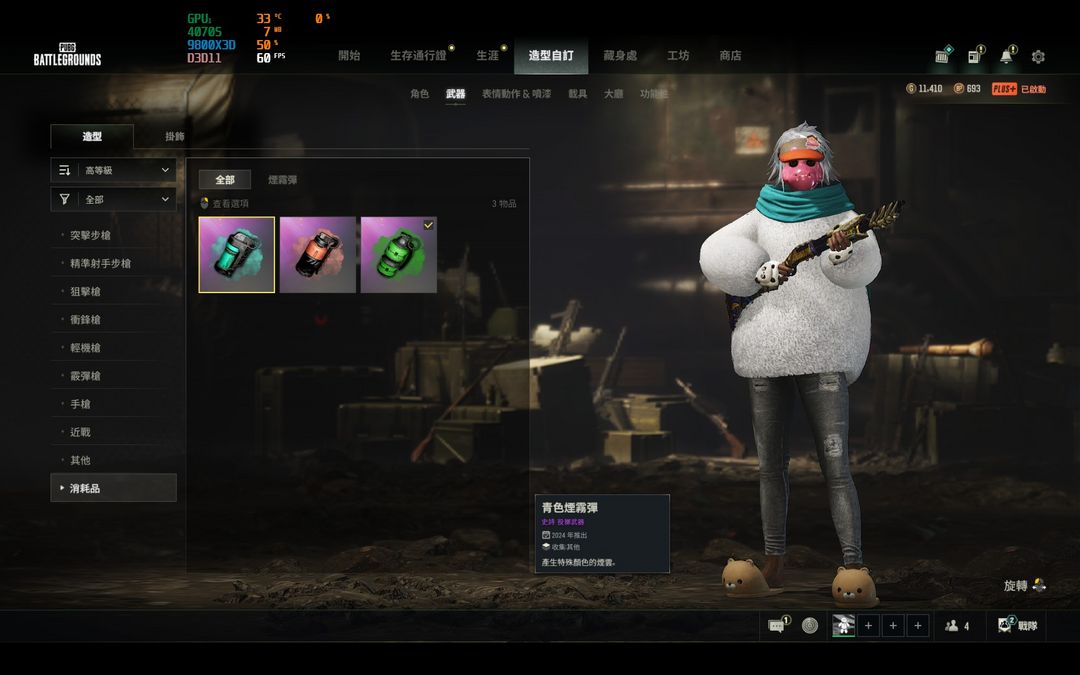Open the 載具 vehicle customization tab
Viewport: 1080px width, 675px height.
click(x=577, y=94)
